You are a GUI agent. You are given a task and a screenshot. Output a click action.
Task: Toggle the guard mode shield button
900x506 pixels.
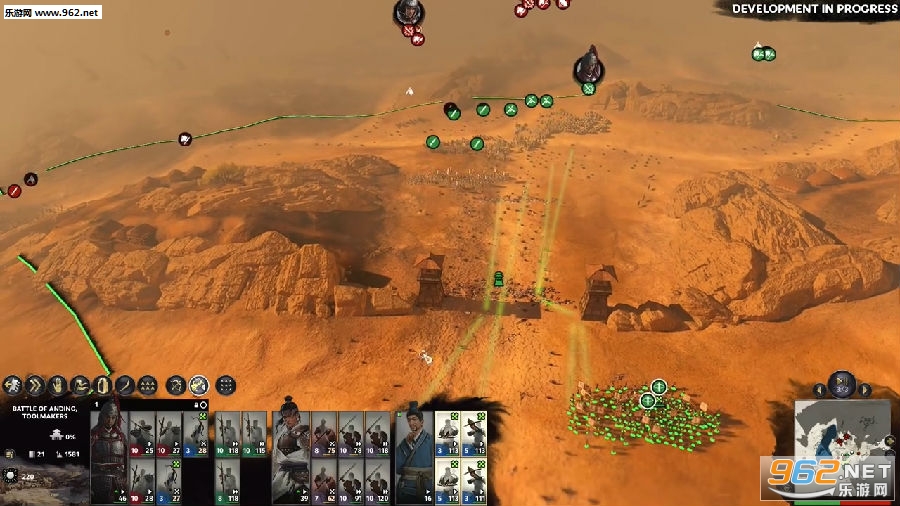tap(103, 384)
